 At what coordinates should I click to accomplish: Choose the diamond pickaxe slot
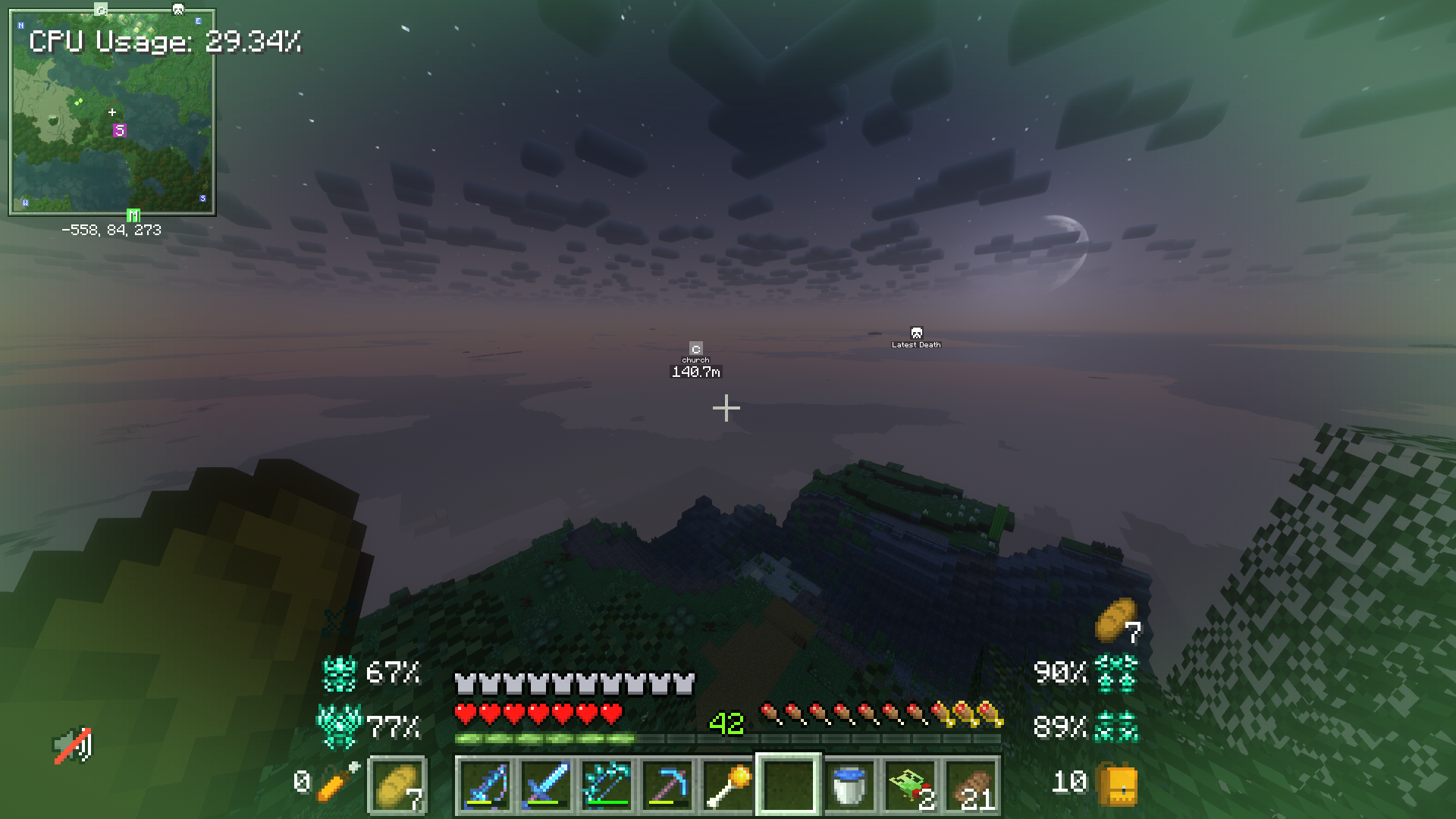667,786
